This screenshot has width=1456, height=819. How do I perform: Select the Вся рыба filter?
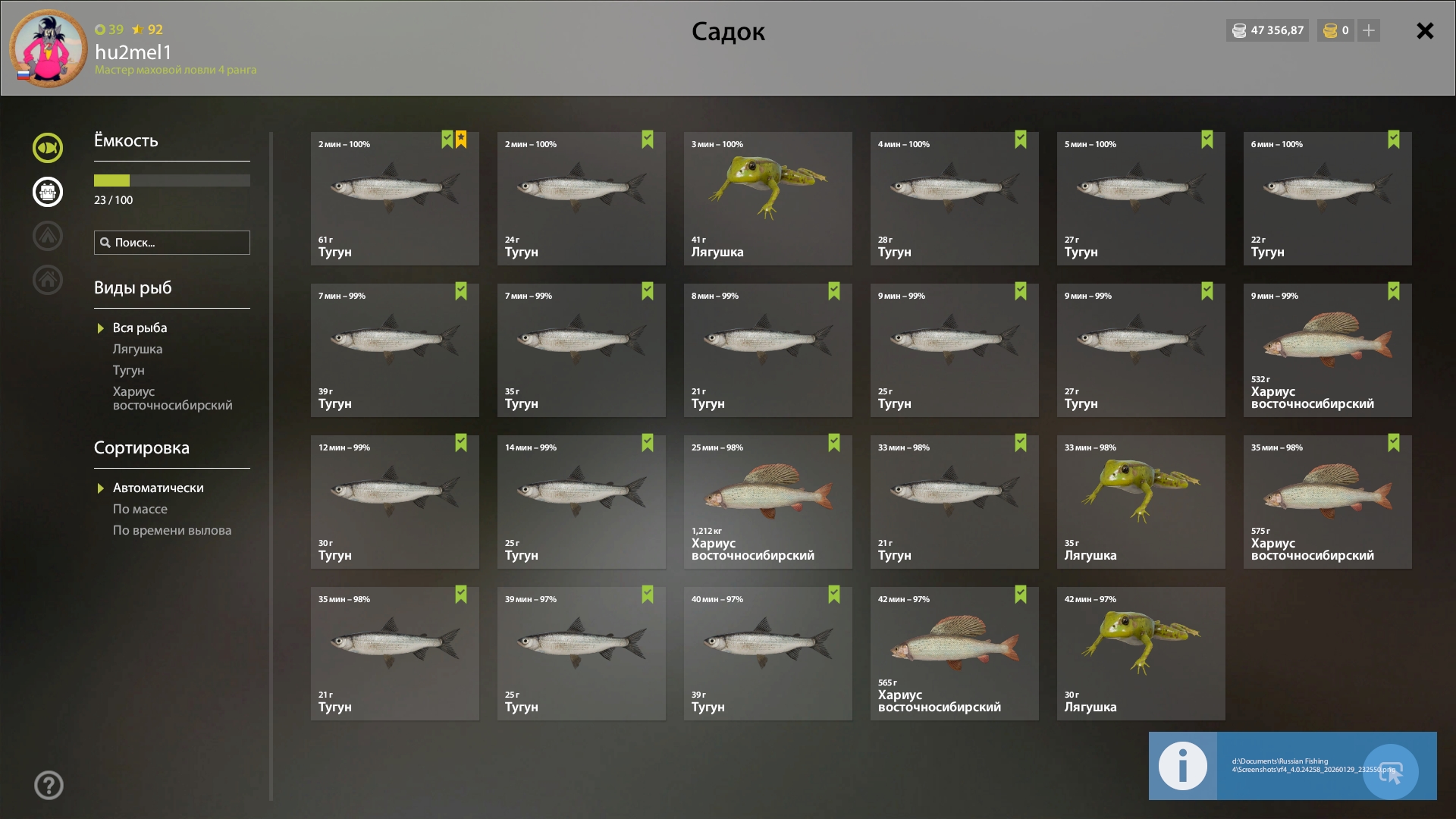(x=140, y=328)
